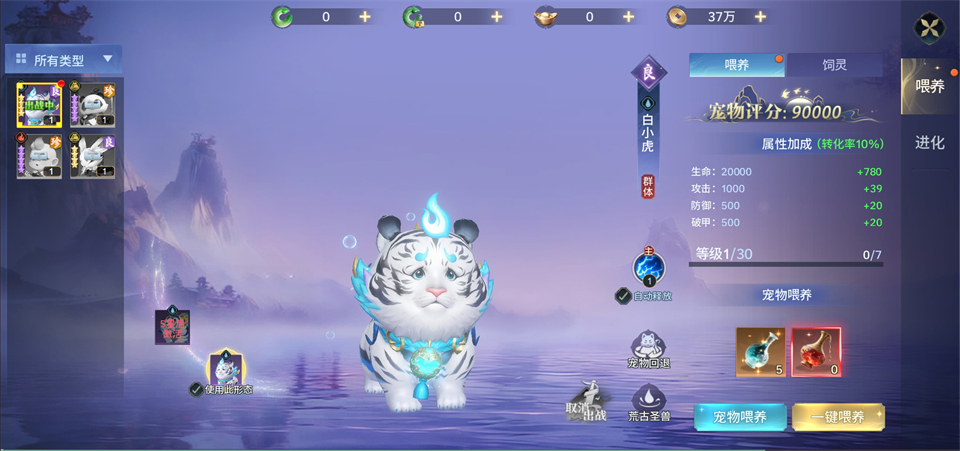Select the fire-element pet tile
Image resolution: width=960 pixels, height=451 pixels.
pyautogui.click(x=39, y=157)
